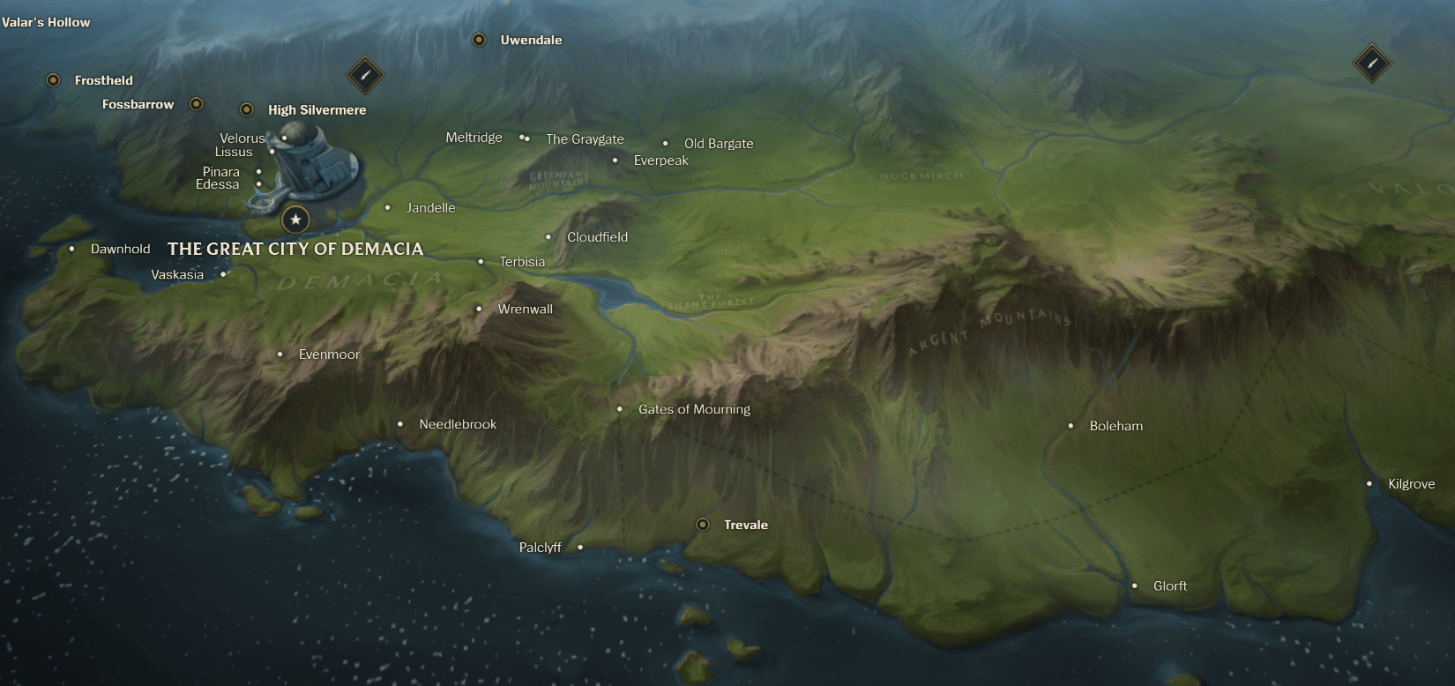
Task: Select the Gates of Mourning label
Action: point(693,409)
